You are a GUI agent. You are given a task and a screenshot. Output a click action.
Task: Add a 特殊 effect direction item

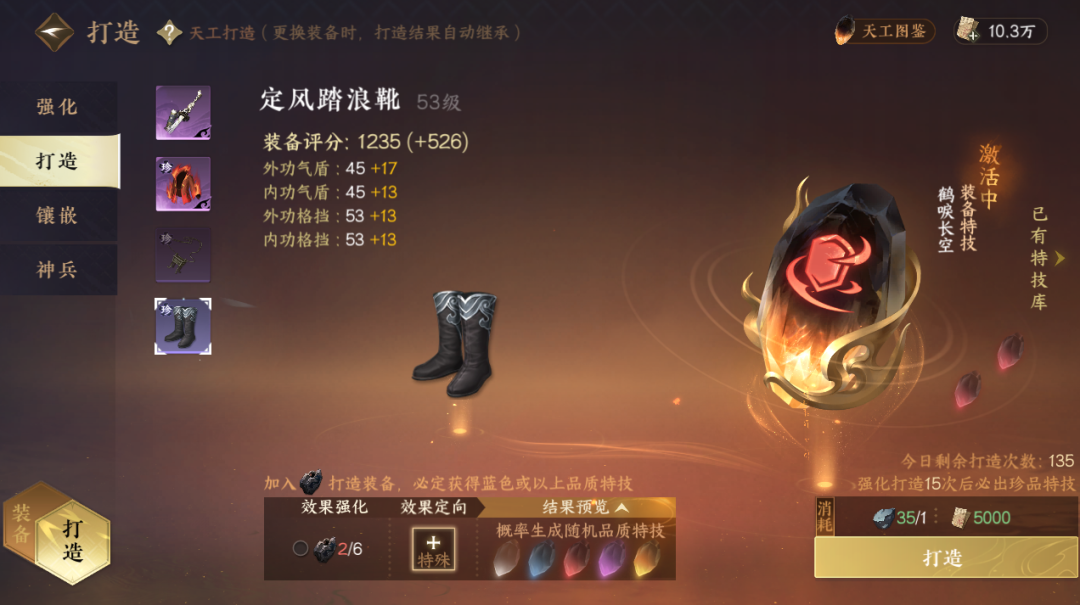[434, 549]
